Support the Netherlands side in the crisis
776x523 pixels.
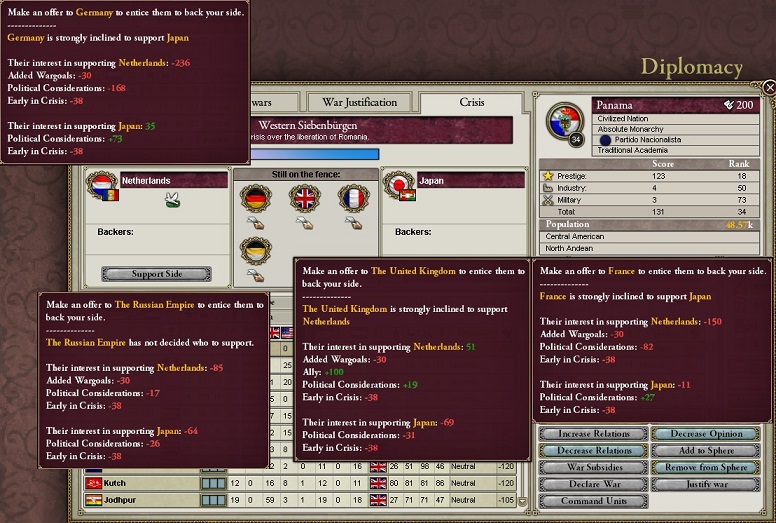(156, 274)
